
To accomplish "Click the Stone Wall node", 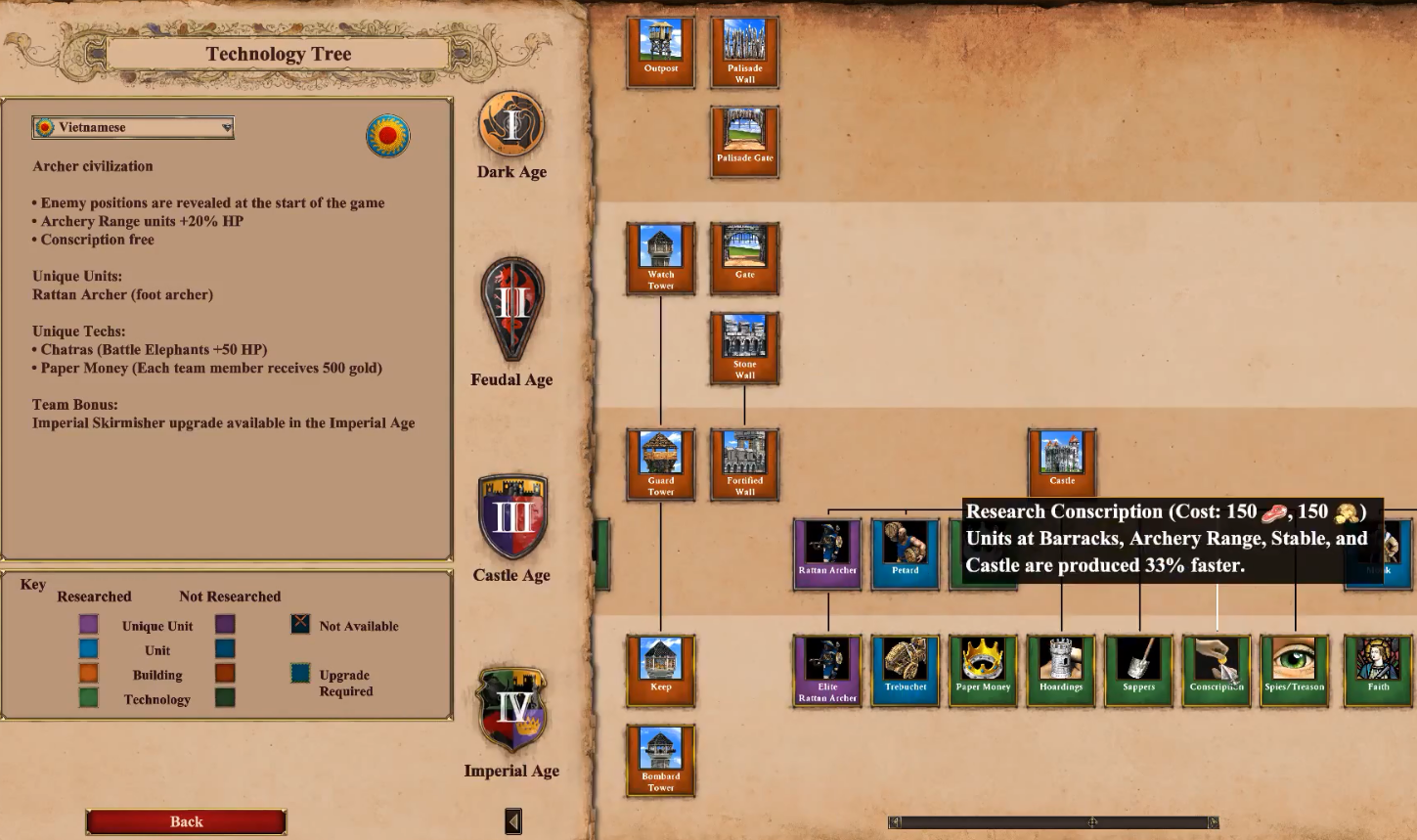I will pos(744,348).
